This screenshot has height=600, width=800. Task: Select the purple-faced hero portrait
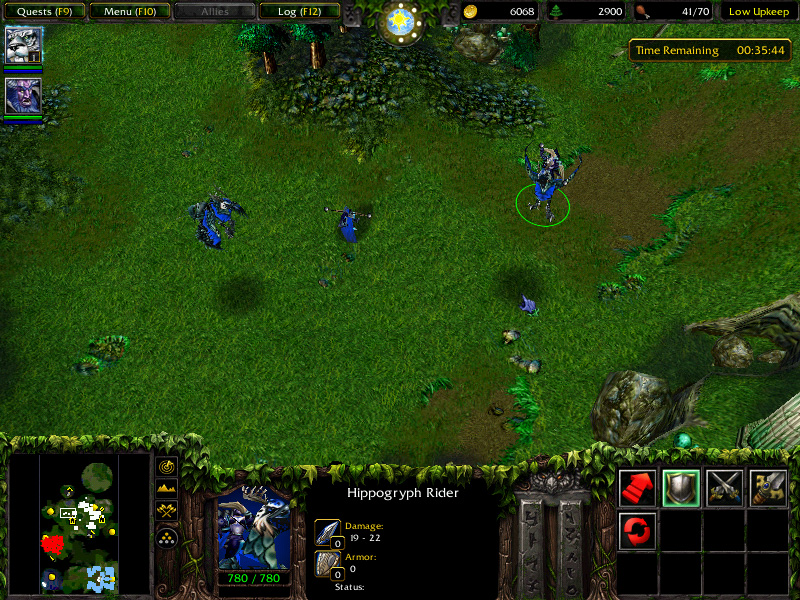[x=22, y=96]
